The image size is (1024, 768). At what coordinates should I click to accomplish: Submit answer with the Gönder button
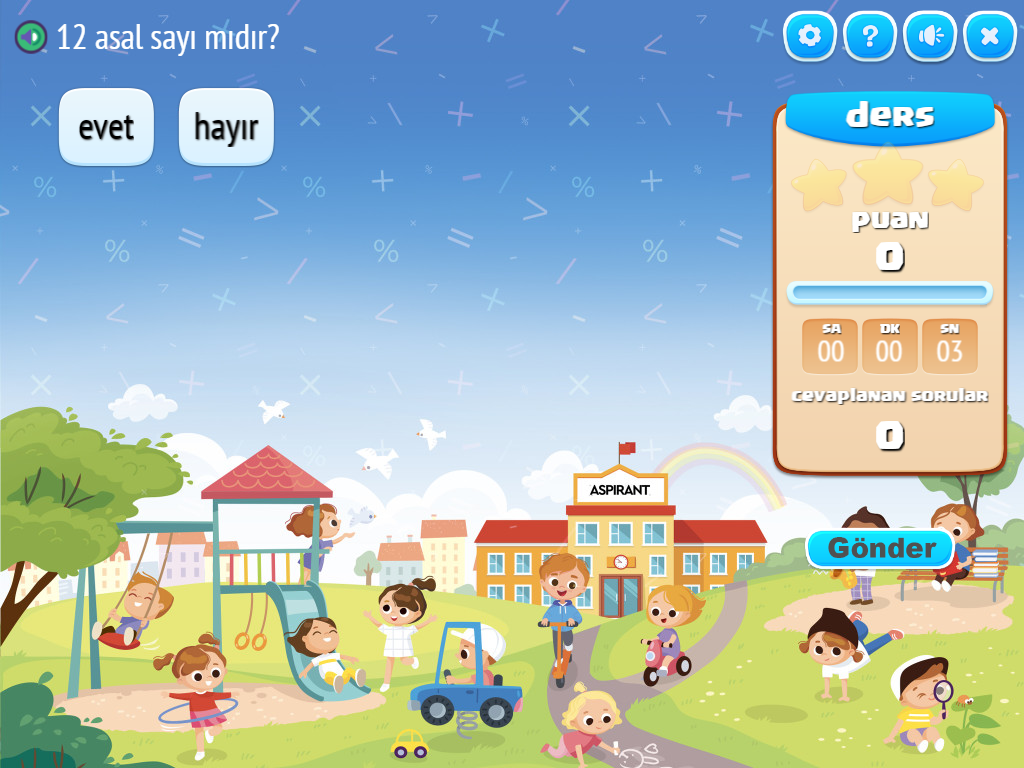point(881,548)
